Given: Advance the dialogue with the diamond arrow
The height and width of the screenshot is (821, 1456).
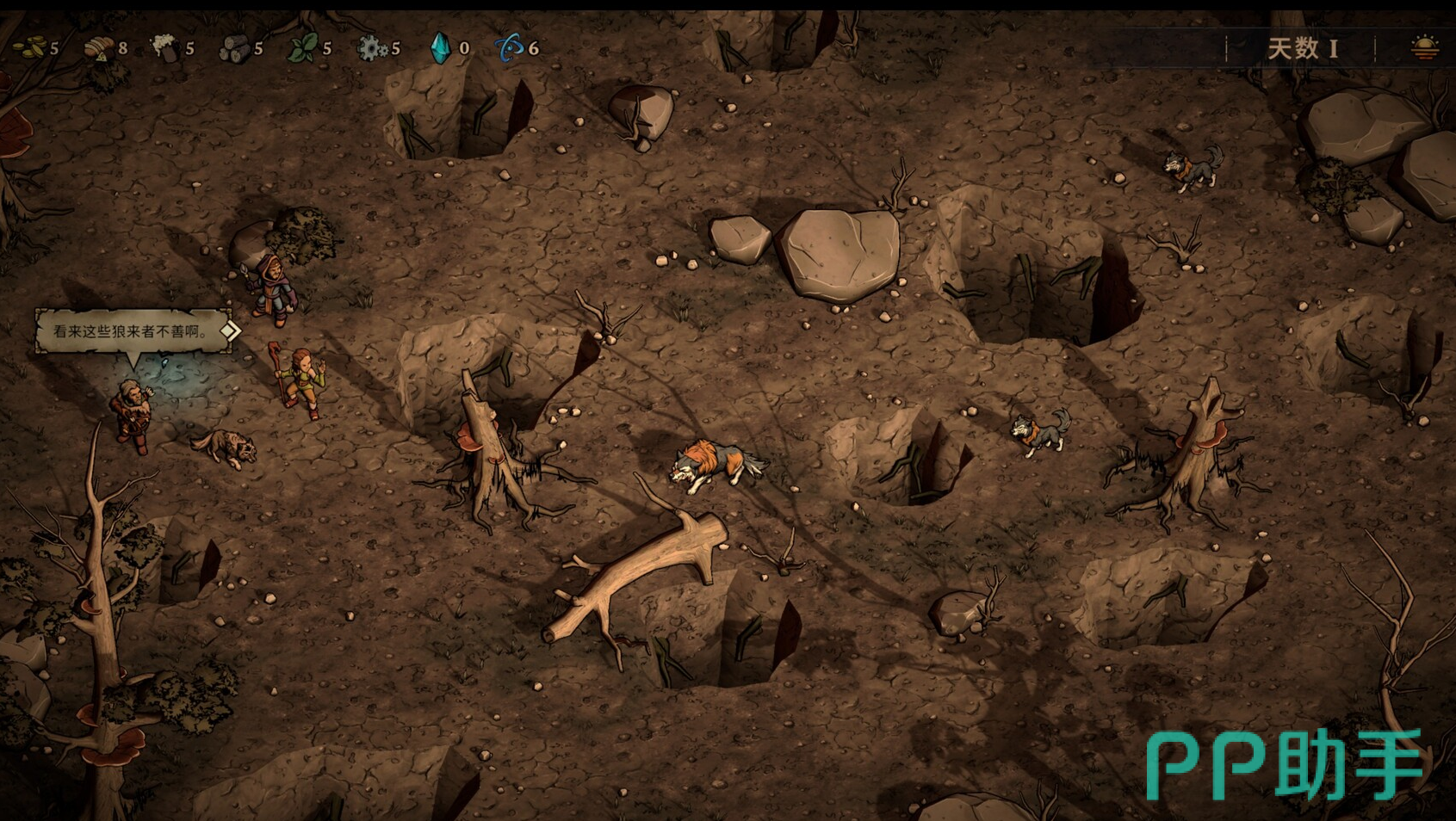Looking at the screenshot, I should [230, 330].
